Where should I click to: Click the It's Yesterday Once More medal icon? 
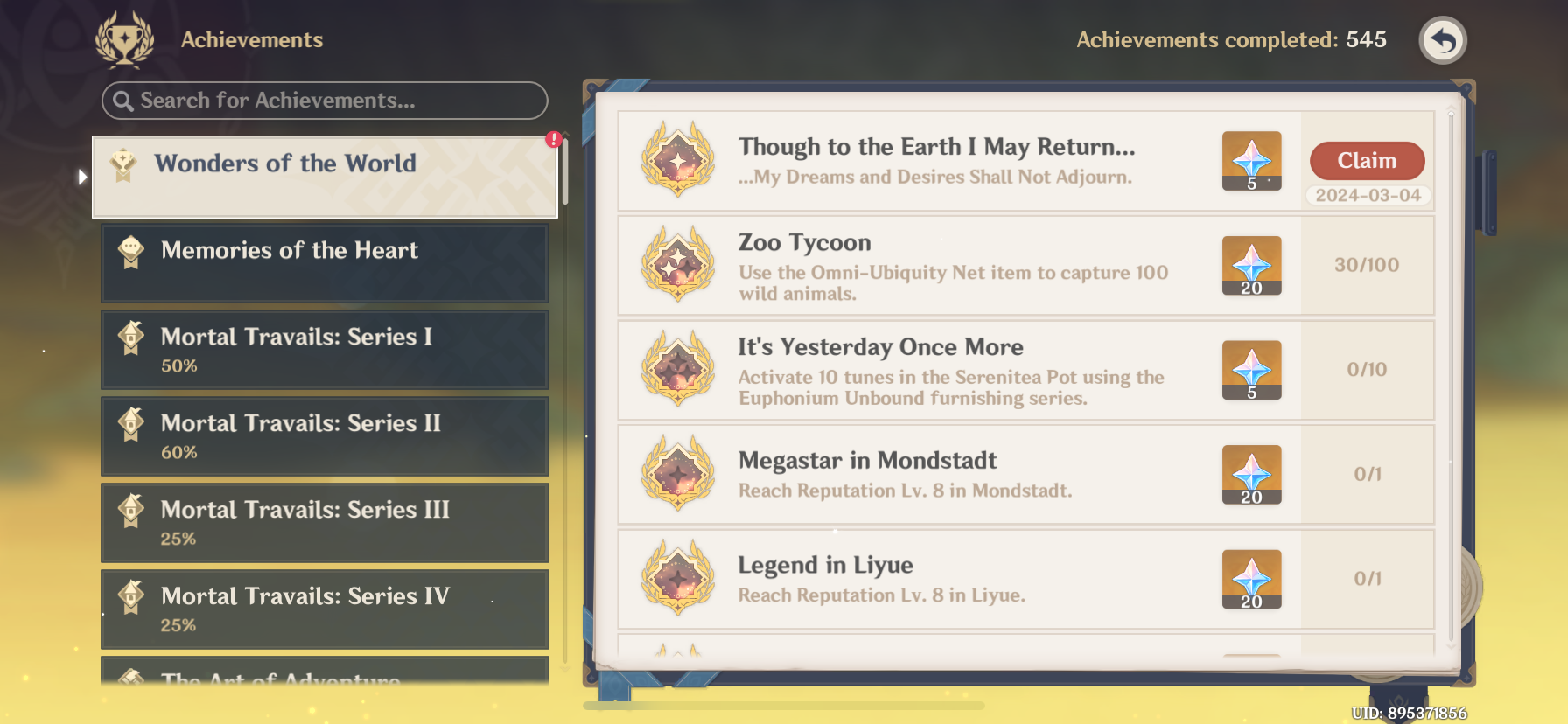tap(677, 370)
